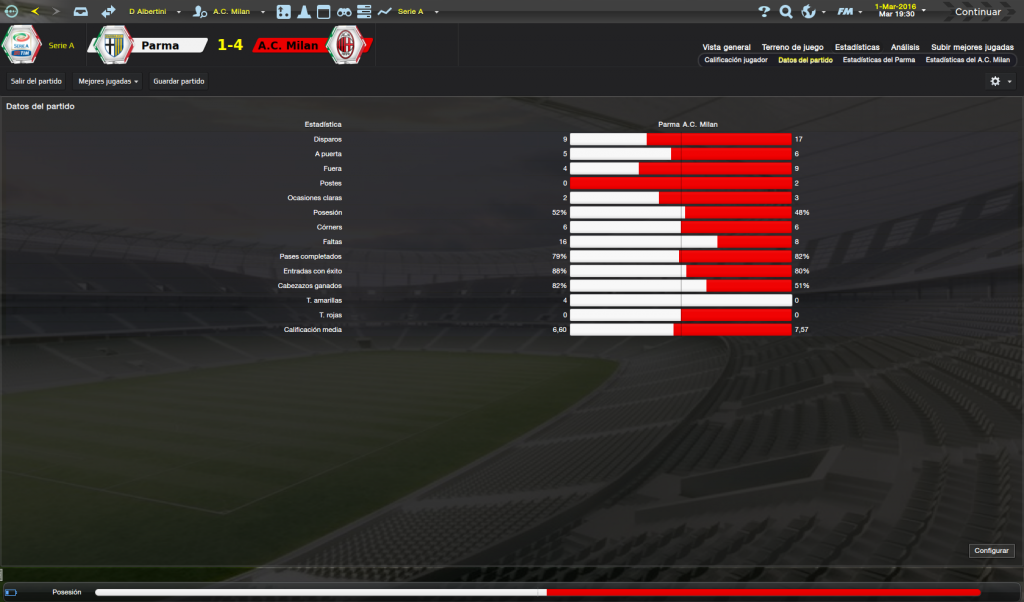Screen dimensions: 1024x602
Task: Select Subir mejores jugadas
Action: pyautogui.click(x=971, y=47)
